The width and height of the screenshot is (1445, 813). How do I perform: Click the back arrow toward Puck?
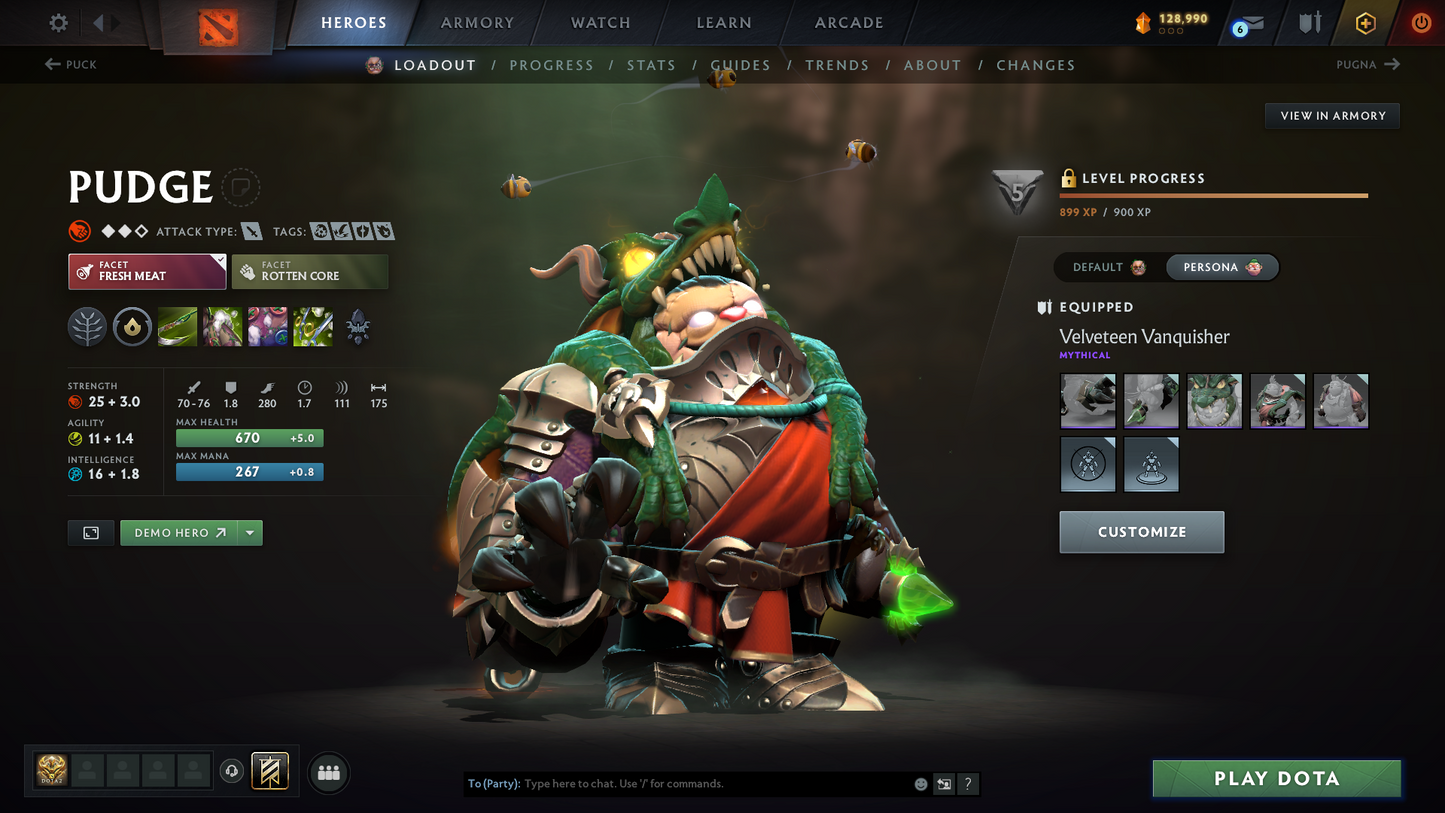(52, 64)
